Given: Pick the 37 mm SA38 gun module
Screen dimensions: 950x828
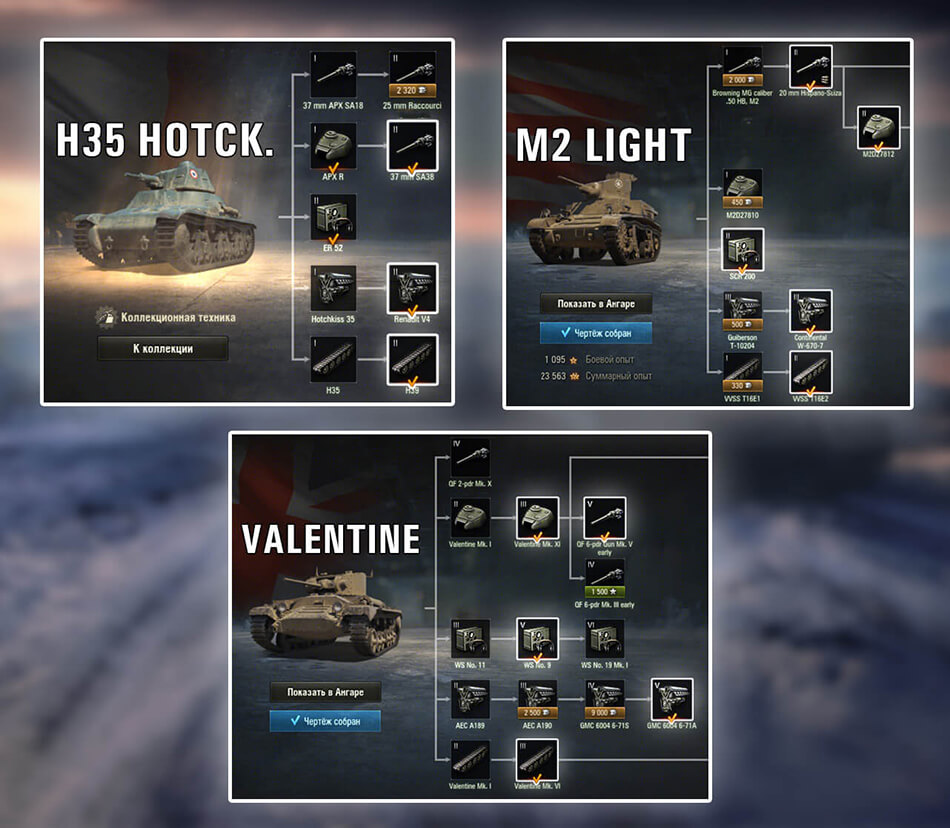Looking at the screenshot, I should pos(412,146).
